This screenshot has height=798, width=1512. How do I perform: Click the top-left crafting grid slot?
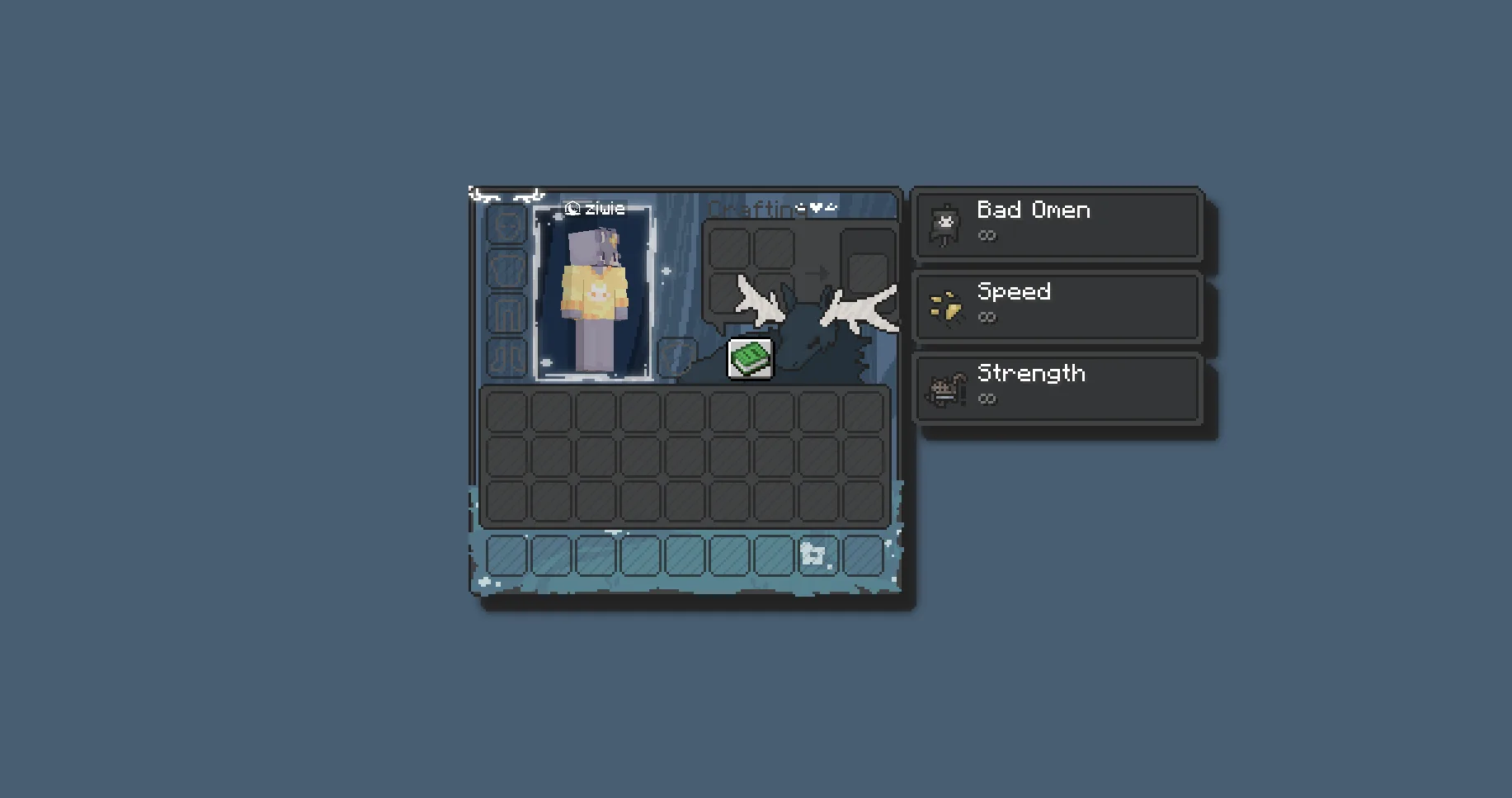(x=730, y=246)
